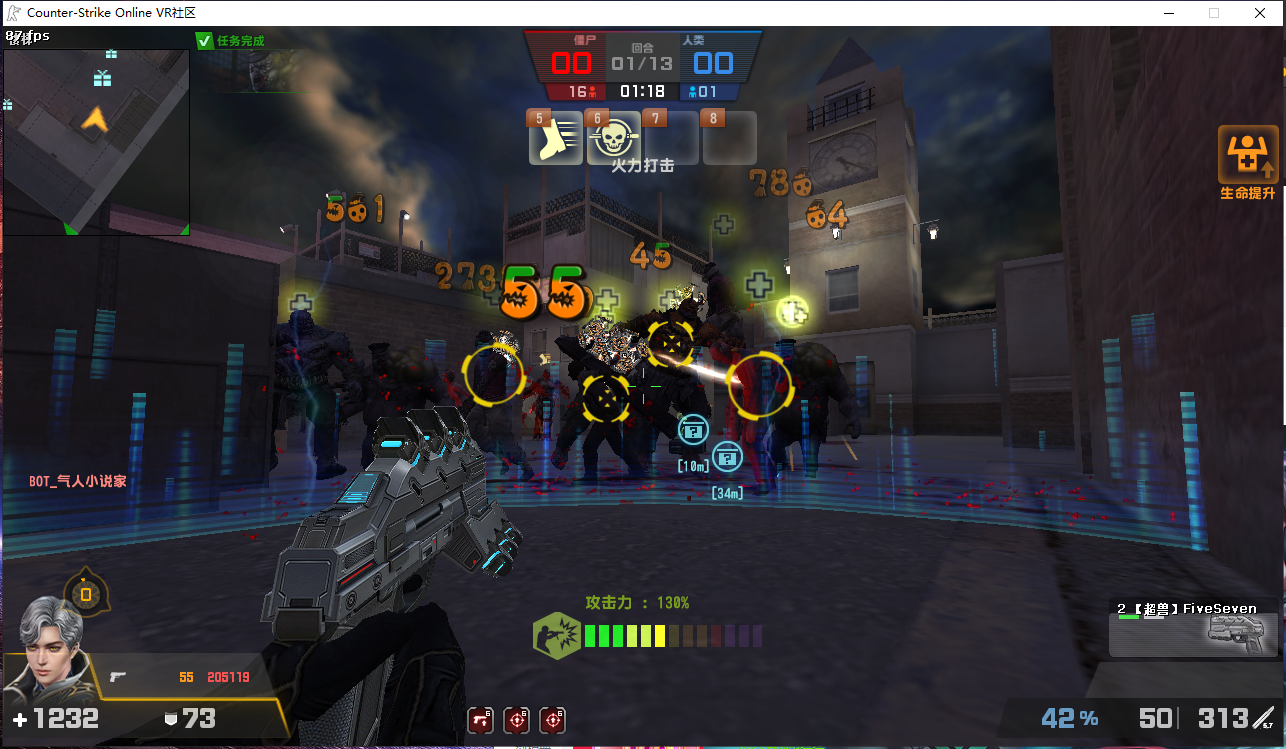Close the Counter-Strike Online window

[1261, 13]
